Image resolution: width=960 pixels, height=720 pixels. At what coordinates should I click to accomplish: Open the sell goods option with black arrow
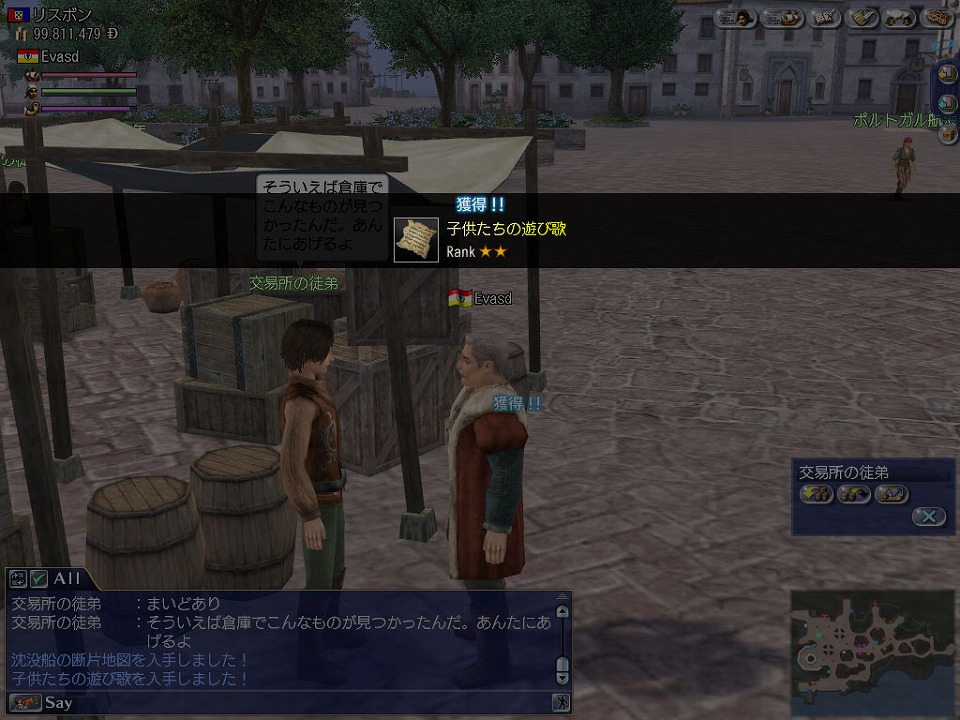[853, 493]
